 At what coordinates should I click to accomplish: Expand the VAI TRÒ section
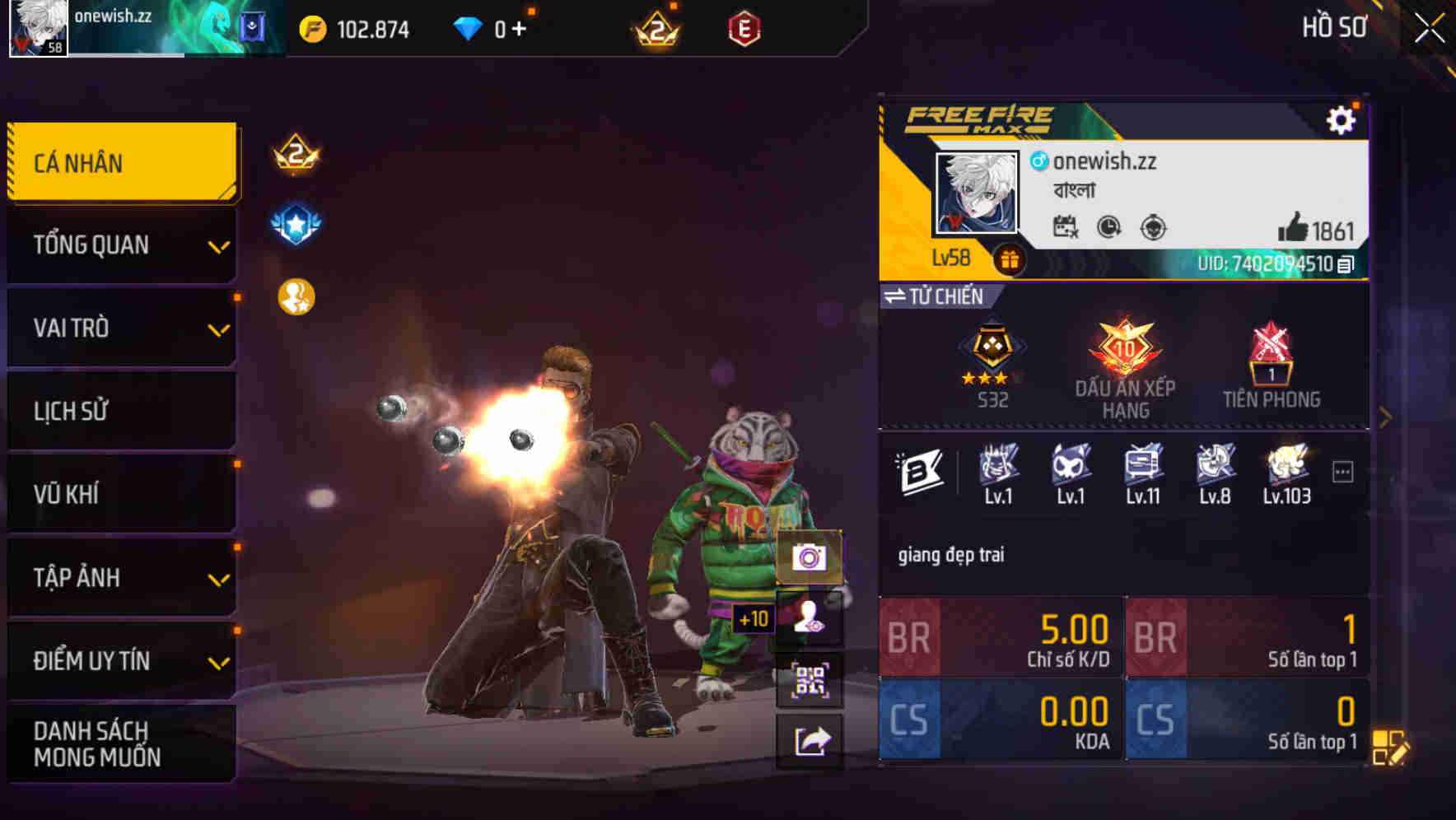pyautogui.click(x=120, y=328)
